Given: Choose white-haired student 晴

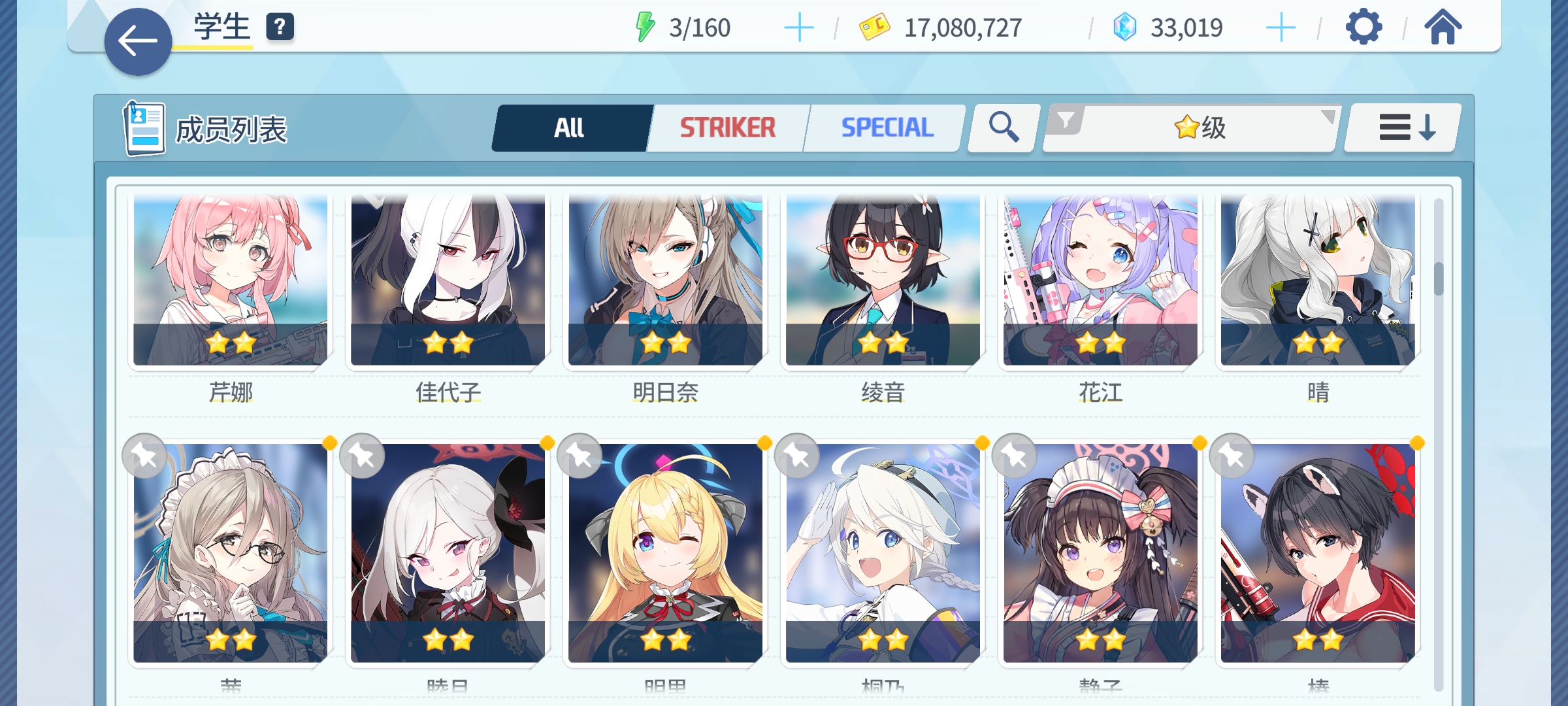Looking at the screenshot, I should [x=1318, y=281].
